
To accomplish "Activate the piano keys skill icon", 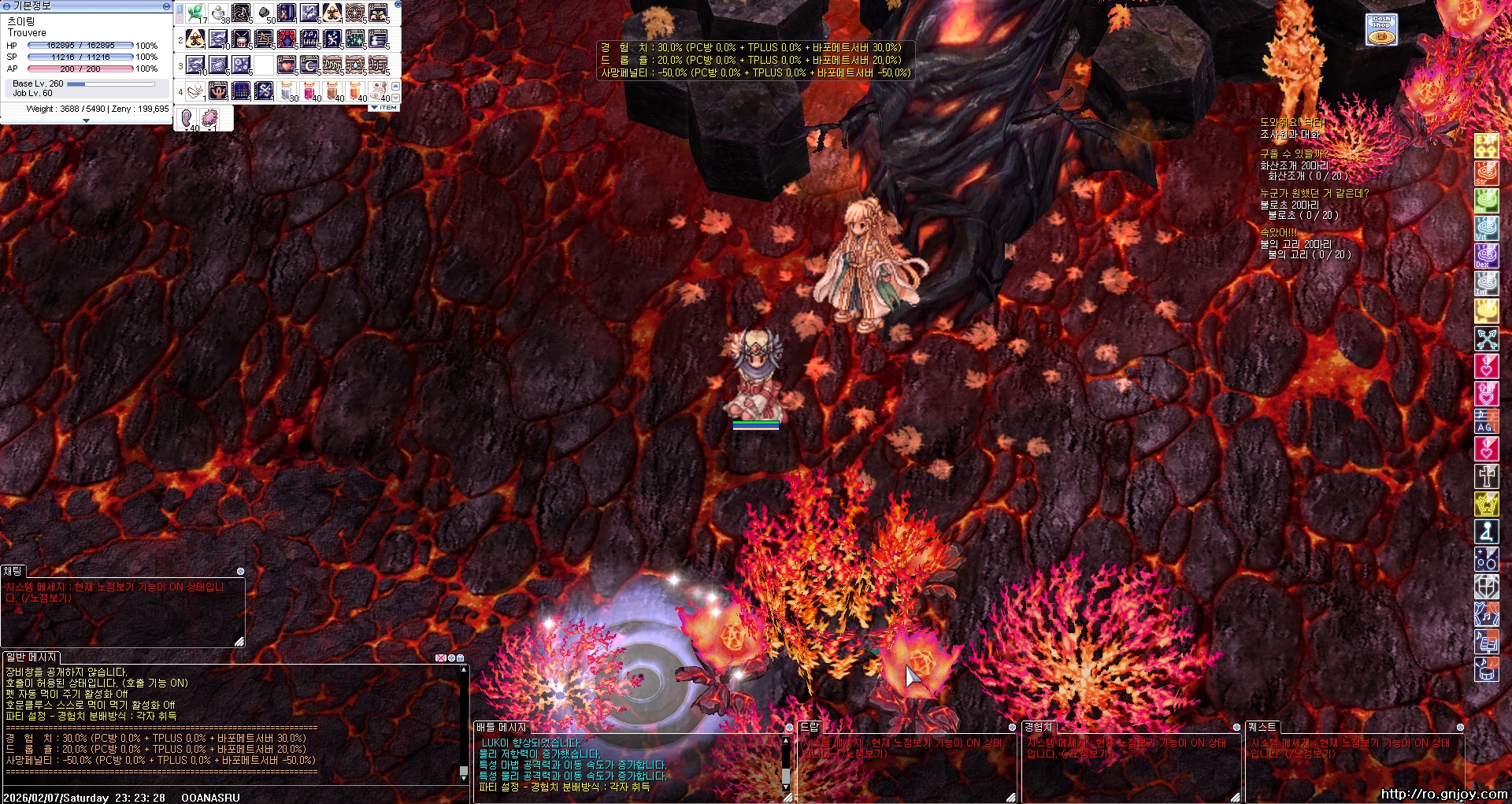I will click(310, 39).
